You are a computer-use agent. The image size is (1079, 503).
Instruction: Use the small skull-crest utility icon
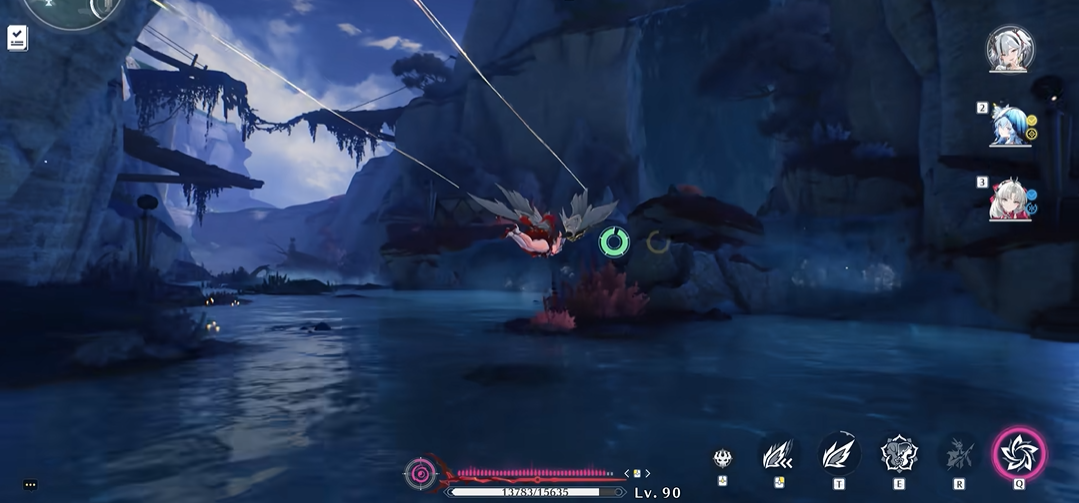coord(723,459)
